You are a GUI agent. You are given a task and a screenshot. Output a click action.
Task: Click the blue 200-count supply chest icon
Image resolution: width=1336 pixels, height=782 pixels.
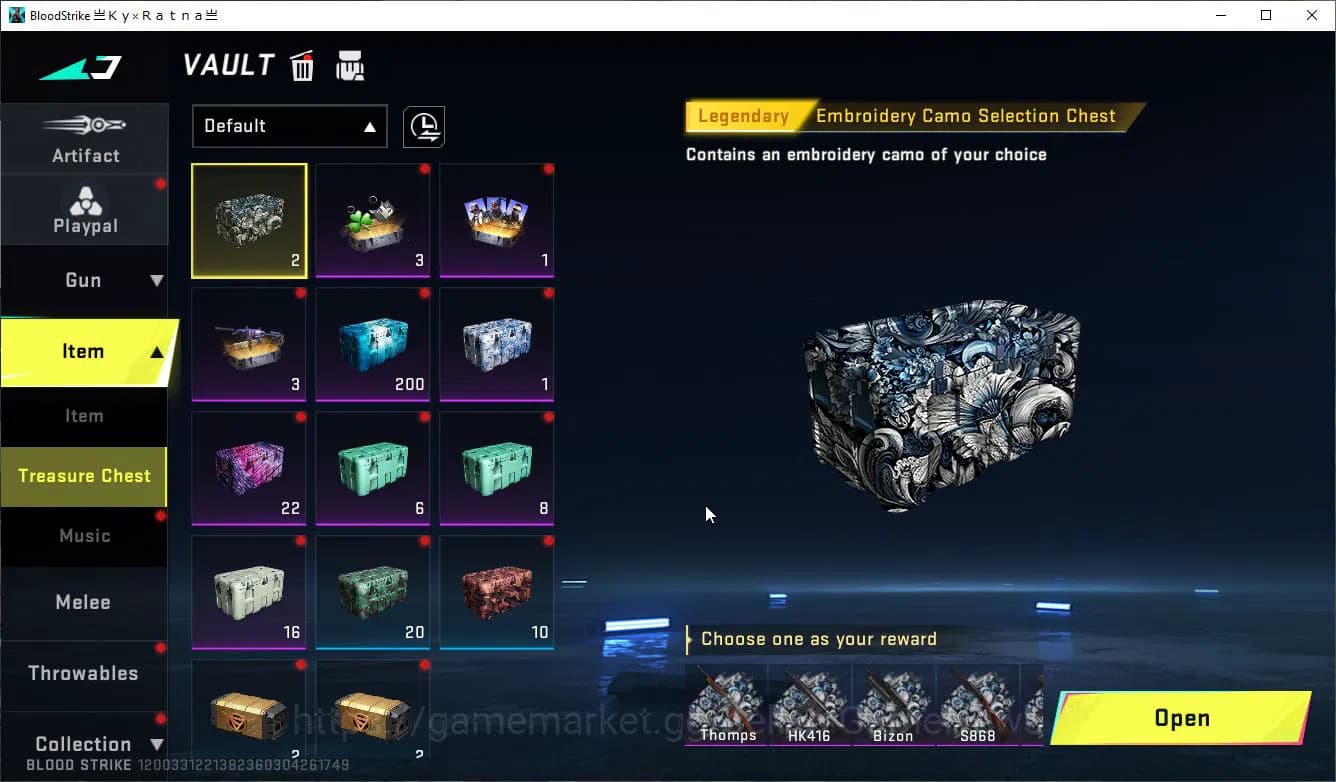[372, 344]
